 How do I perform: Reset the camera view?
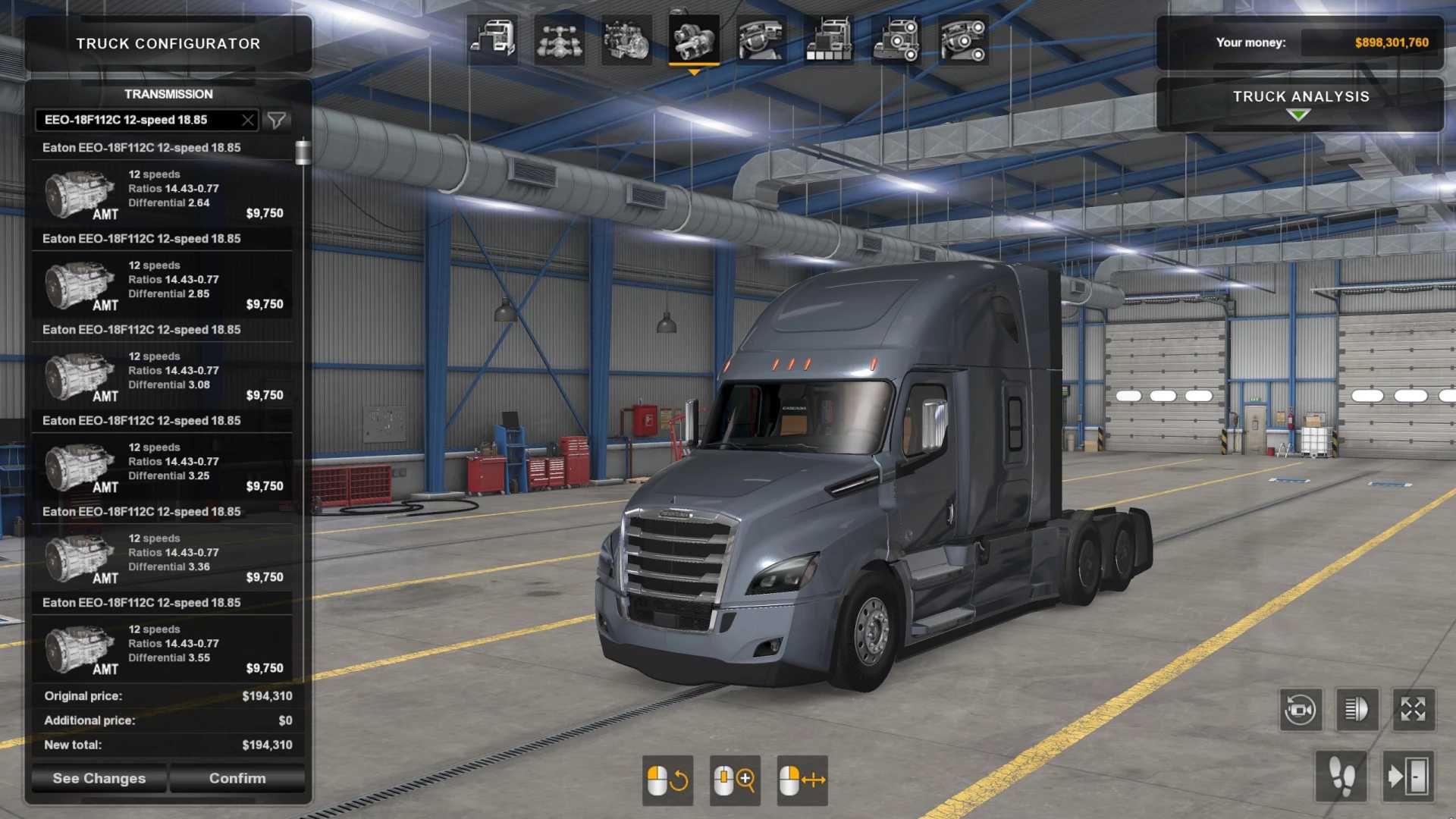pyautogui.click(x=1301, y=710)
